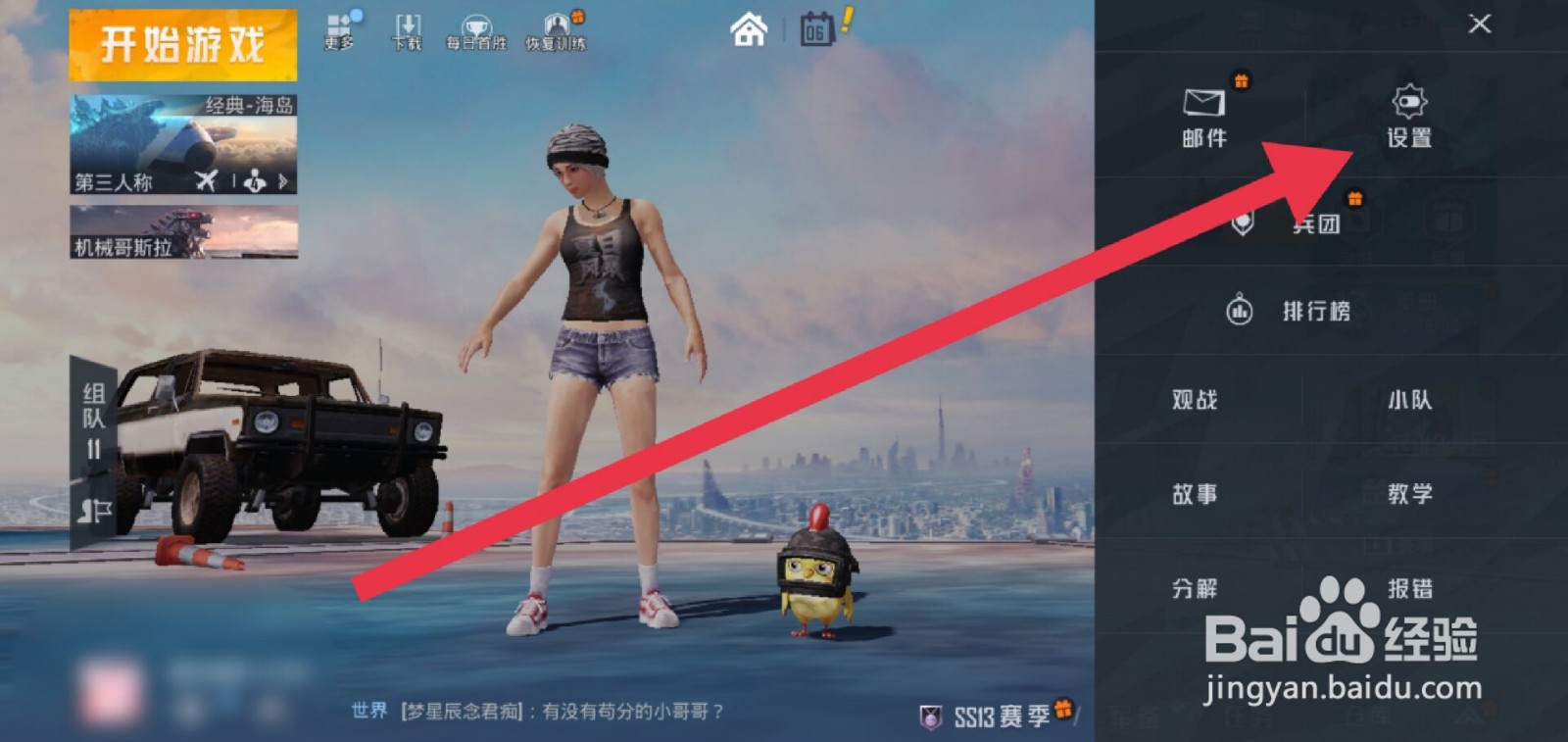Open team size selector showing number 4

[253, 180]
